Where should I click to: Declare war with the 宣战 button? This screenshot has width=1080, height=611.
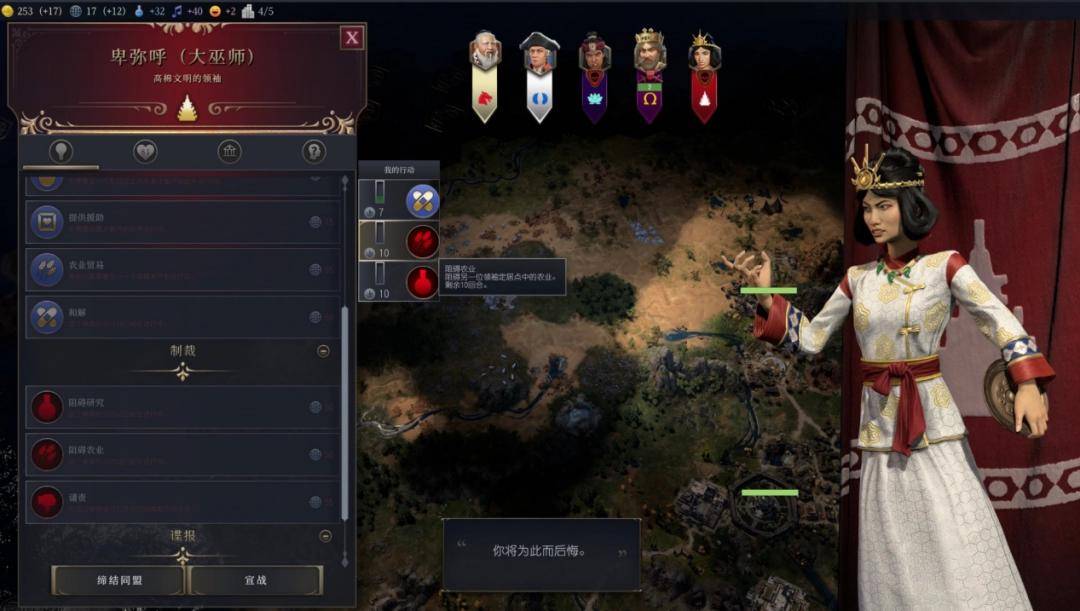255,580
